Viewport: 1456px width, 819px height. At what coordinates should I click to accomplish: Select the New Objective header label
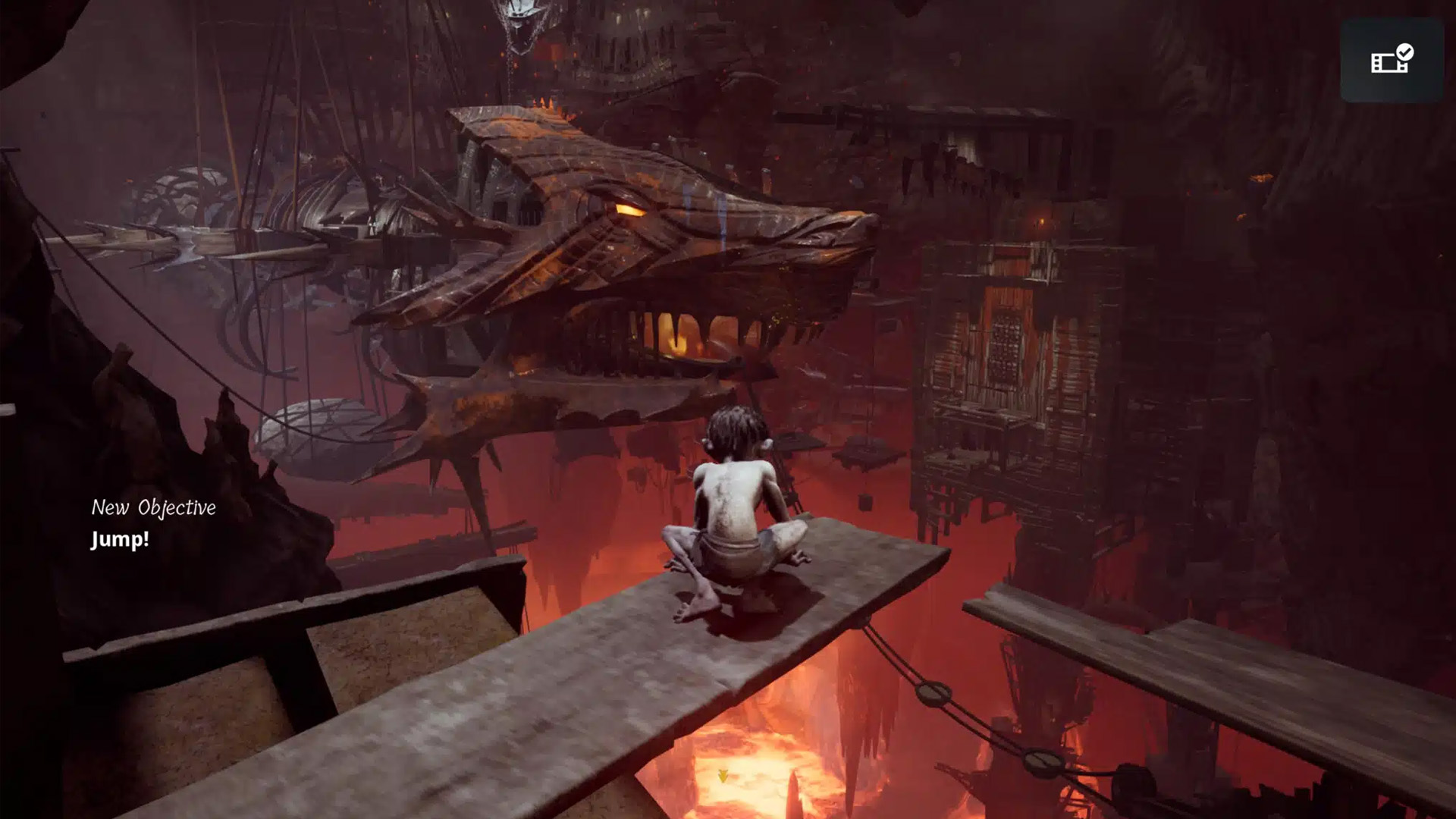154,507
